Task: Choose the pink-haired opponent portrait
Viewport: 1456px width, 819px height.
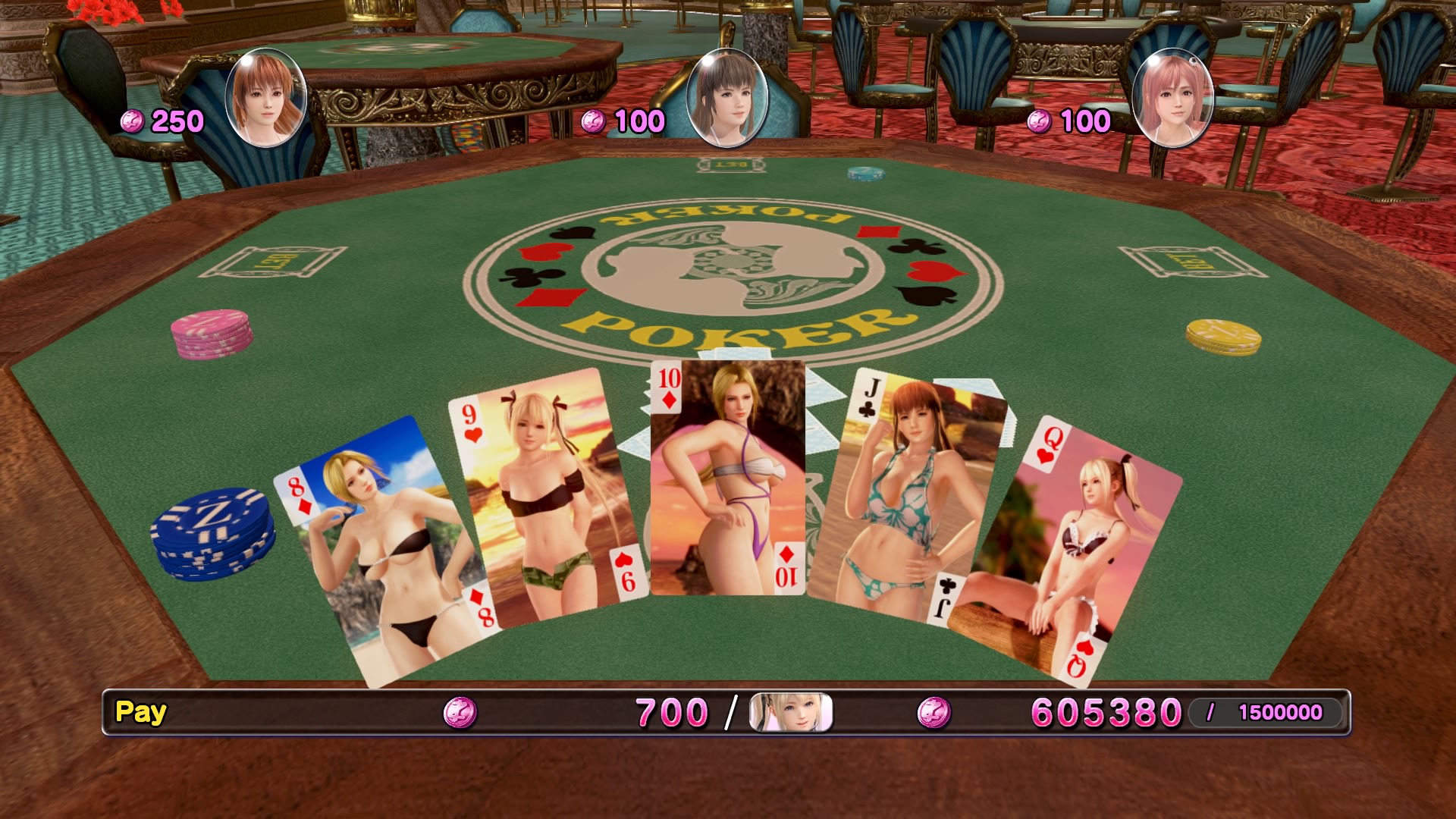Action: click(x=1172, y=97)
